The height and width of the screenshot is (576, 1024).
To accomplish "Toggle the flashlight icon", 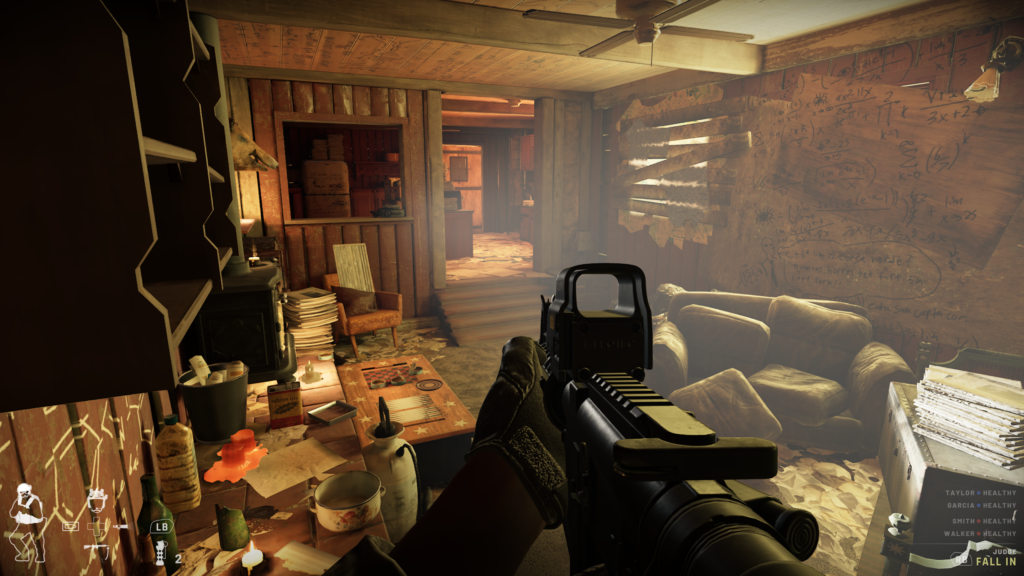I will click(120, 525).
